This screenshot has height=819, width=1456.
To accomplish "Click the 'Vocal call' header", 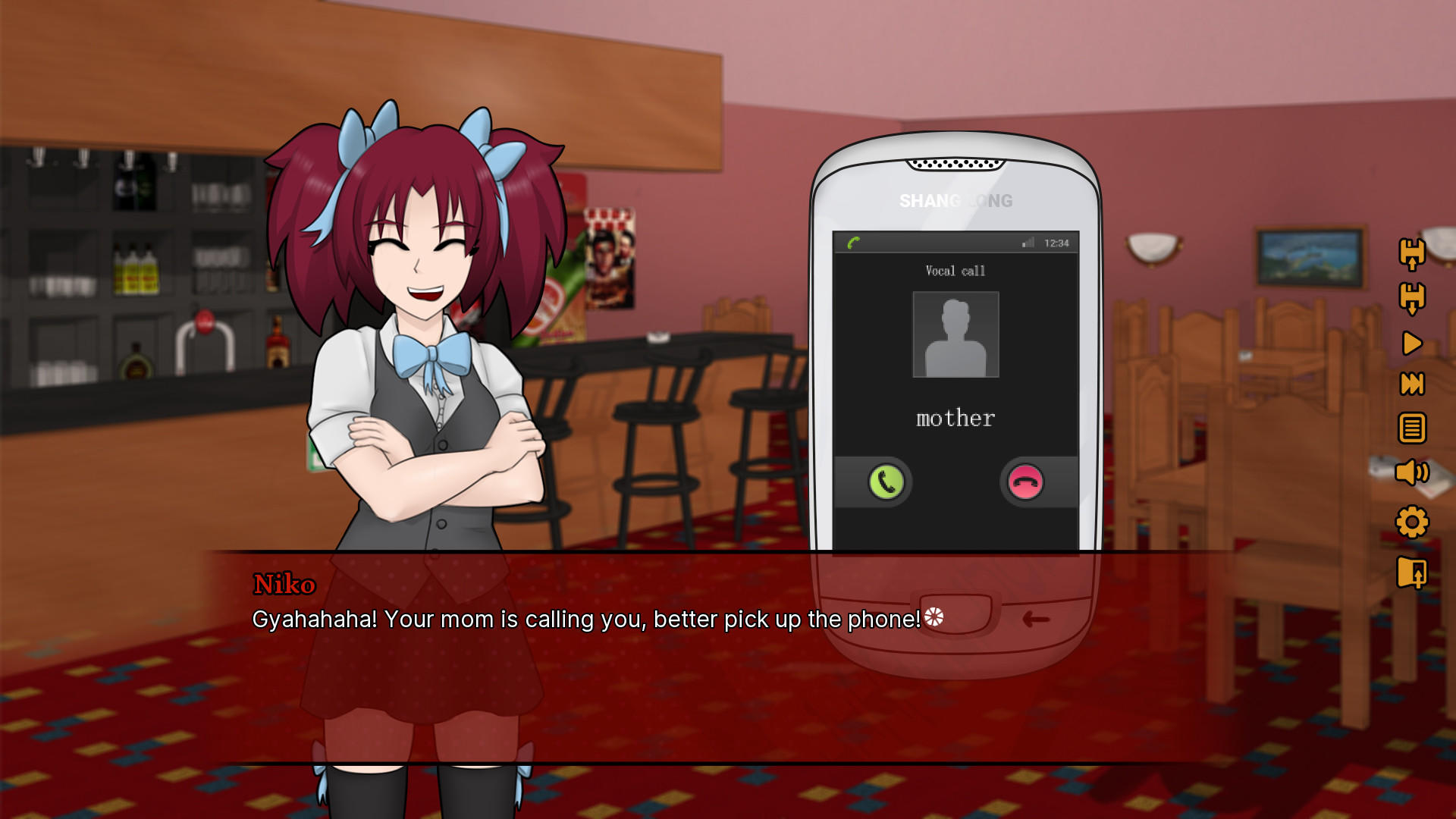I will [x=955, y=271].
